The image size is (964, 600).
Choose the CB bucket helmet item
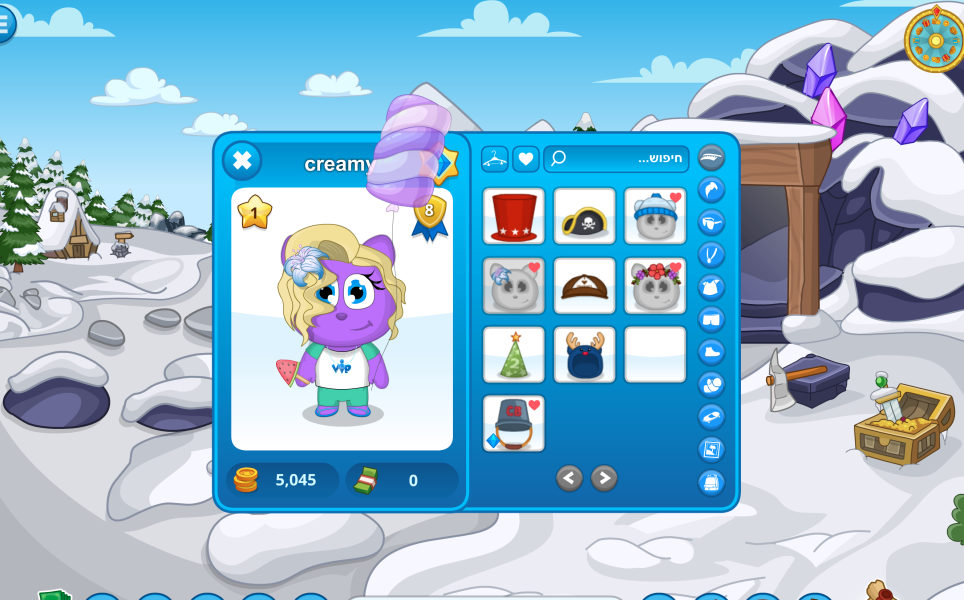pyautogui.click(x=514, y=424)
